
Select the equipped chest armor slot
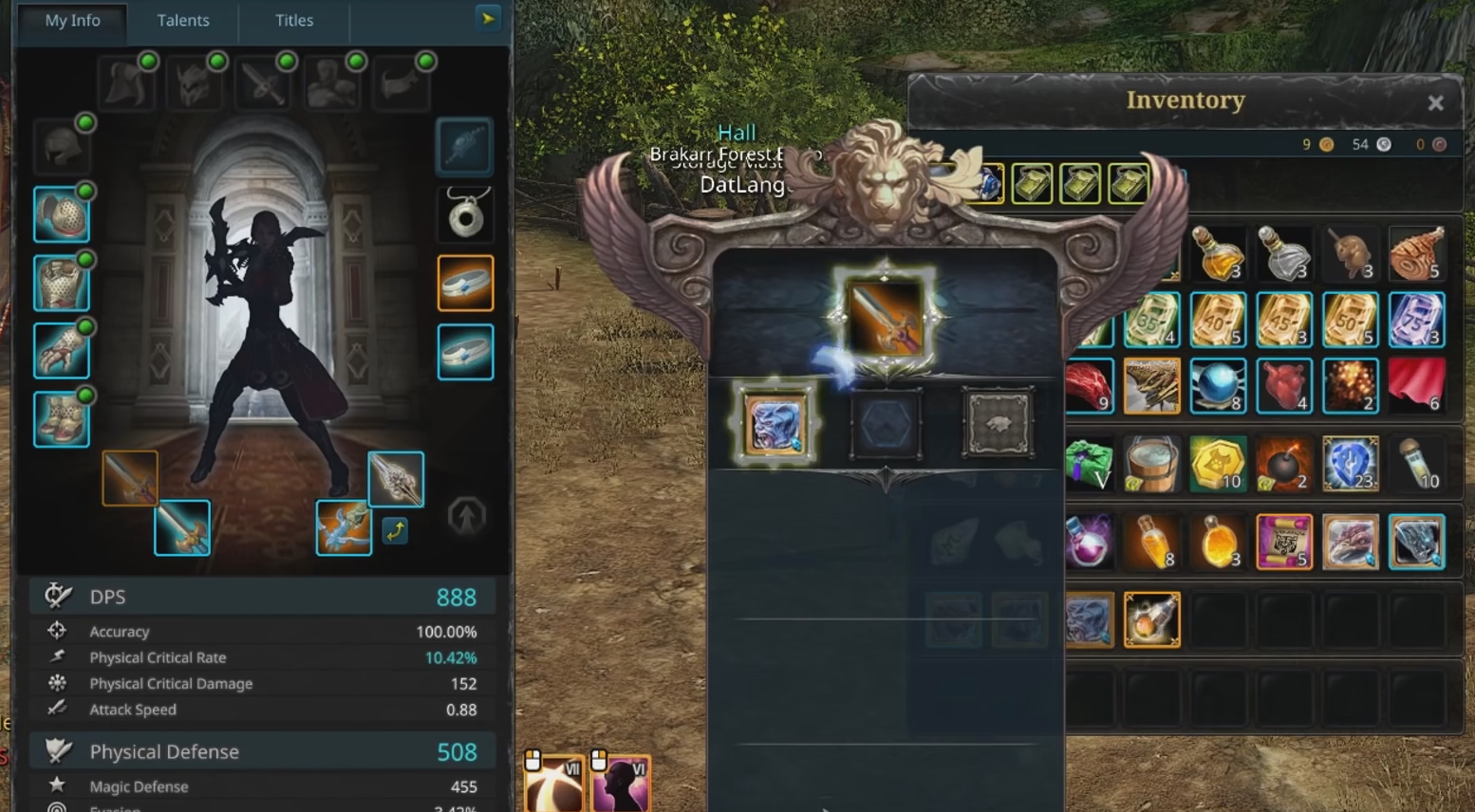click(62, 283)
